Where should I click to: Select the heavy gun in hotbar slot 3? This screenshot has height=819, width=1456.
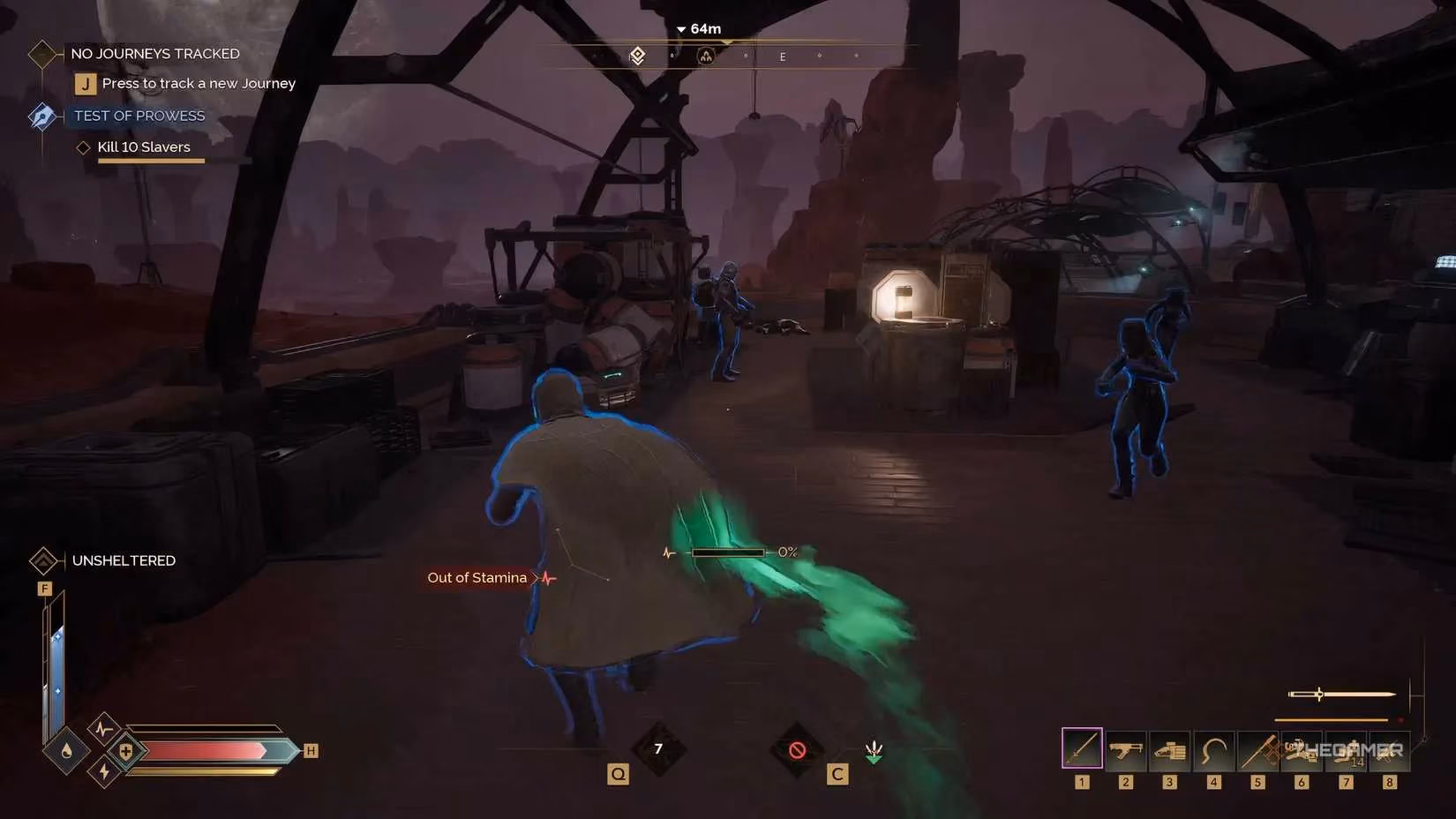pyautogui.click(x=1169, y=751)
